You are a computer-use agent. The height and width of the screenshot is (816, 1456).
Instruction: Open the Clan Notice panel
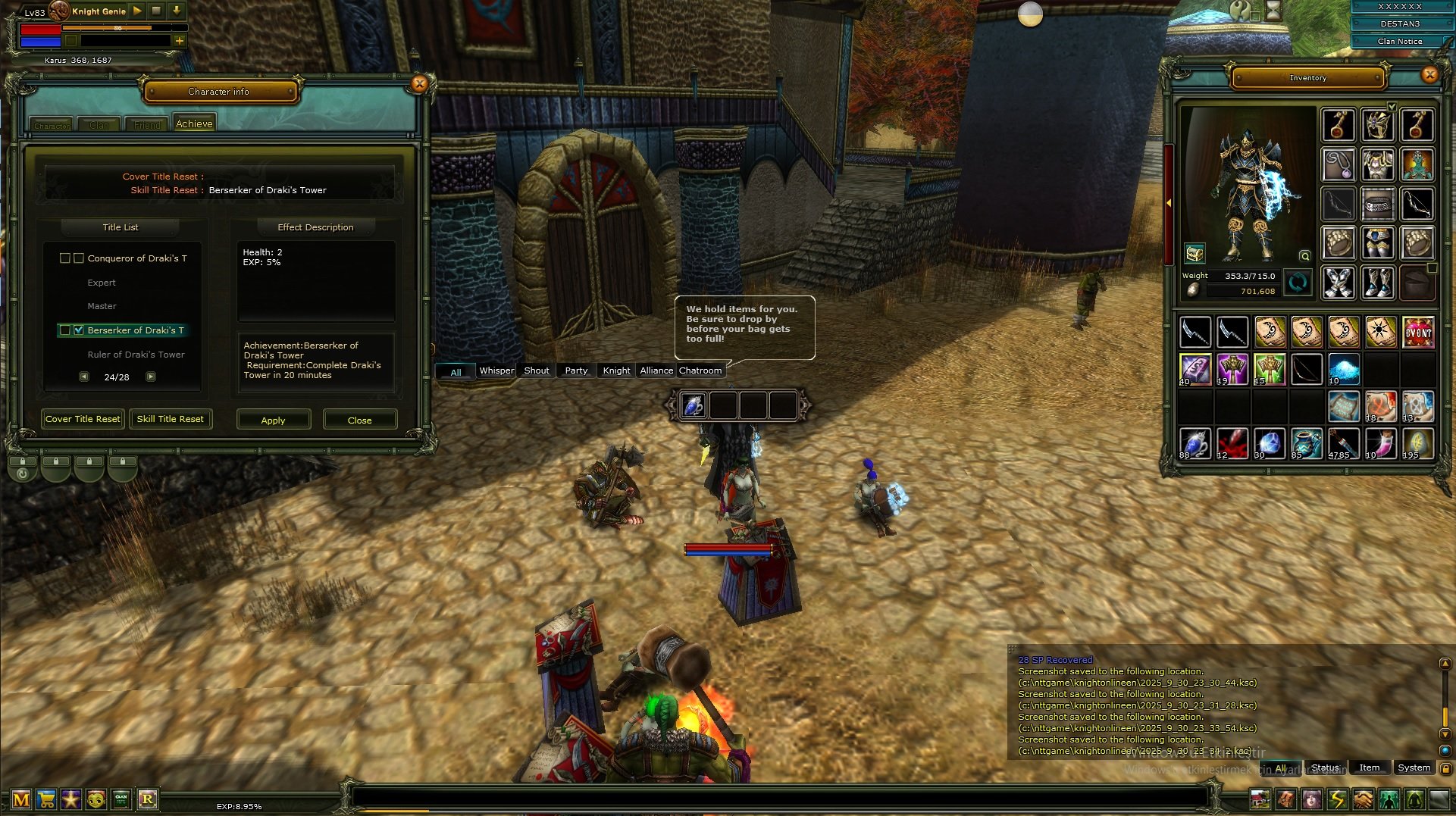point(1399,42)
